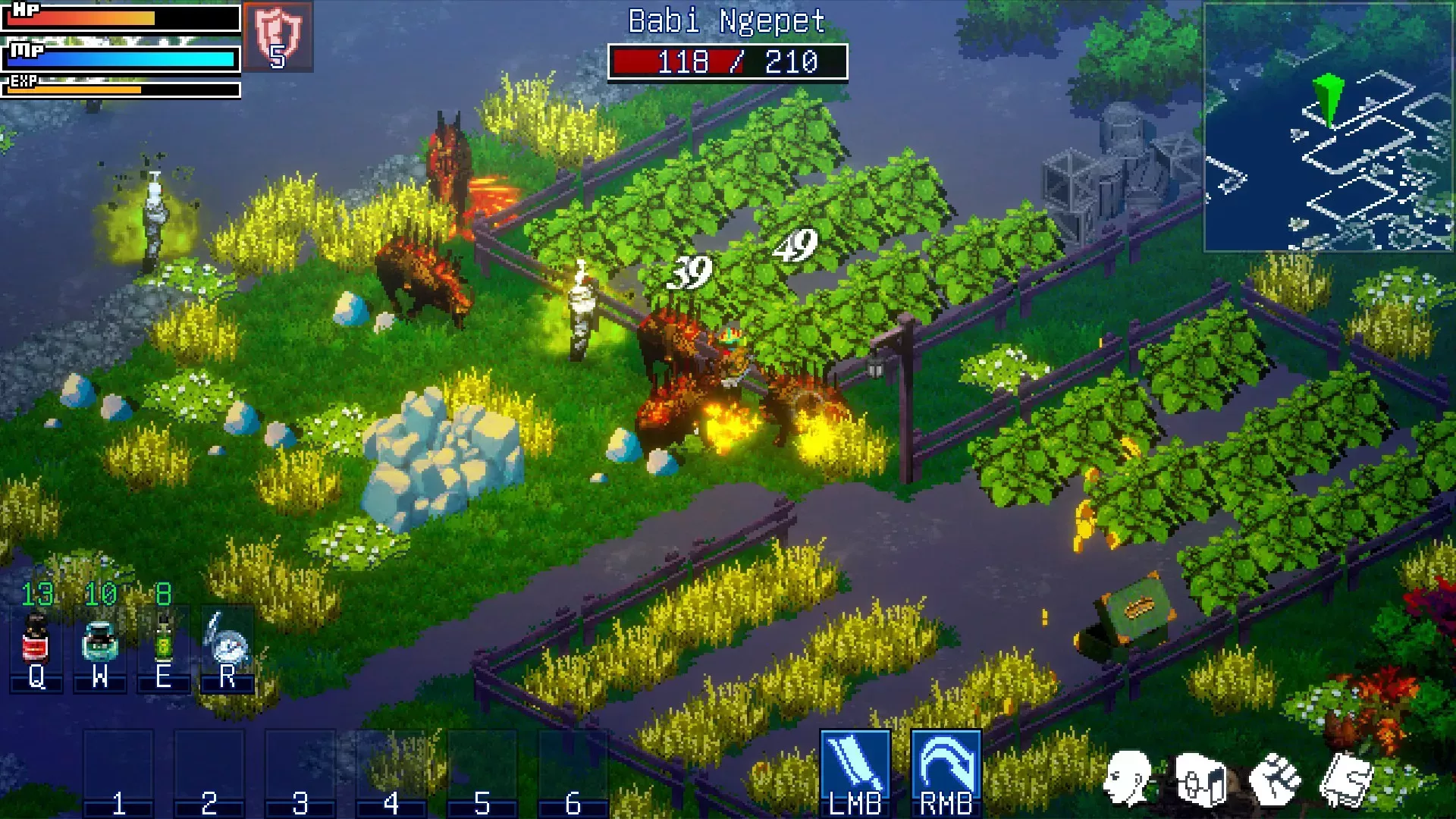1456x819 pixels.
Task: Open the character head profile menu
Action: point(1128,778)
